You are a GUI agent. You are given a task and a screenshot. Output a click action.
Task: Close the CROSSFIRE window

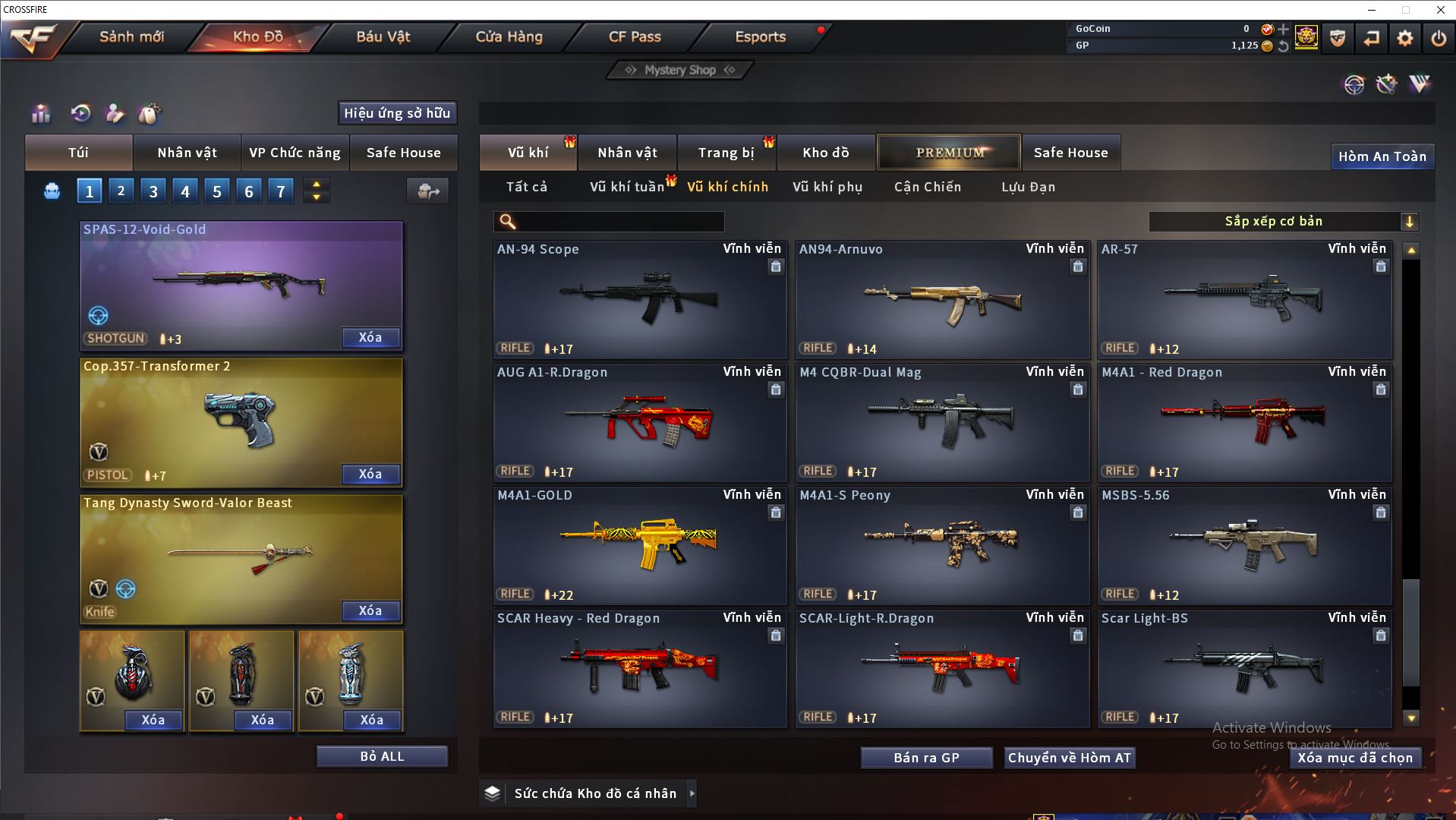tap(1440, 10)
